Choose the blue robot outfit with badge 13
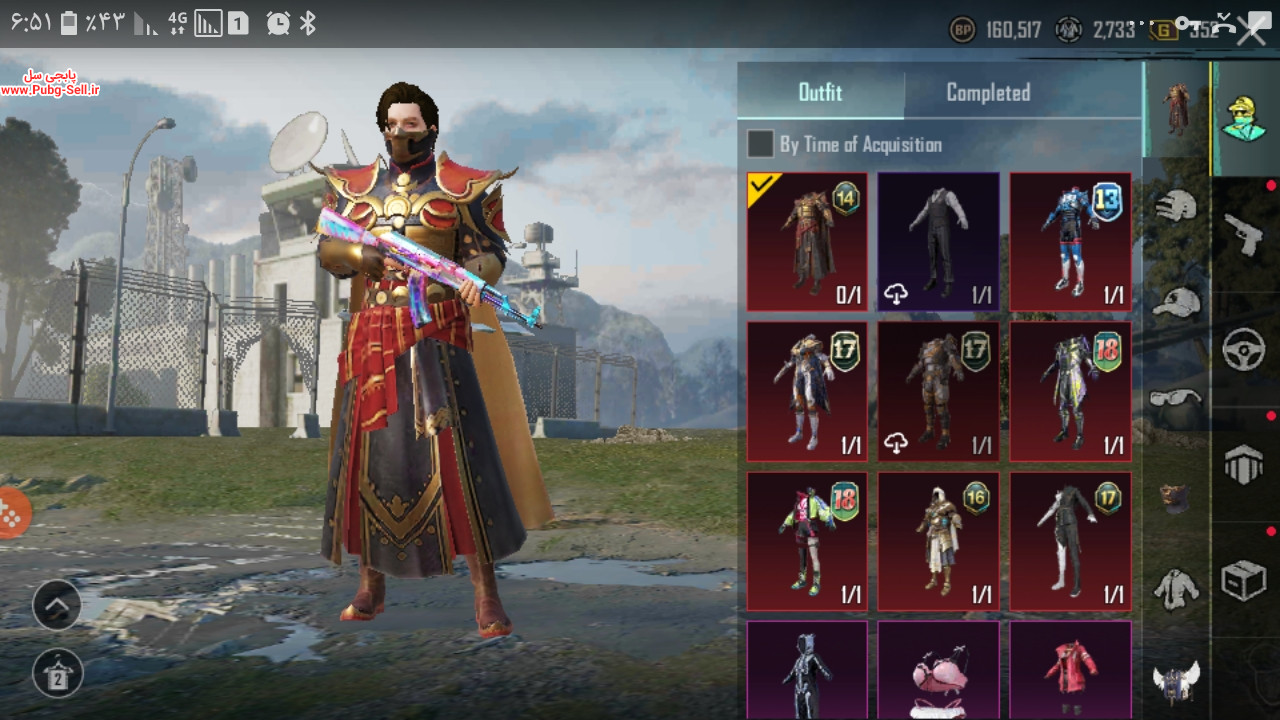The width and height of the screenshot is (1280, 720). click(1070, 241)
